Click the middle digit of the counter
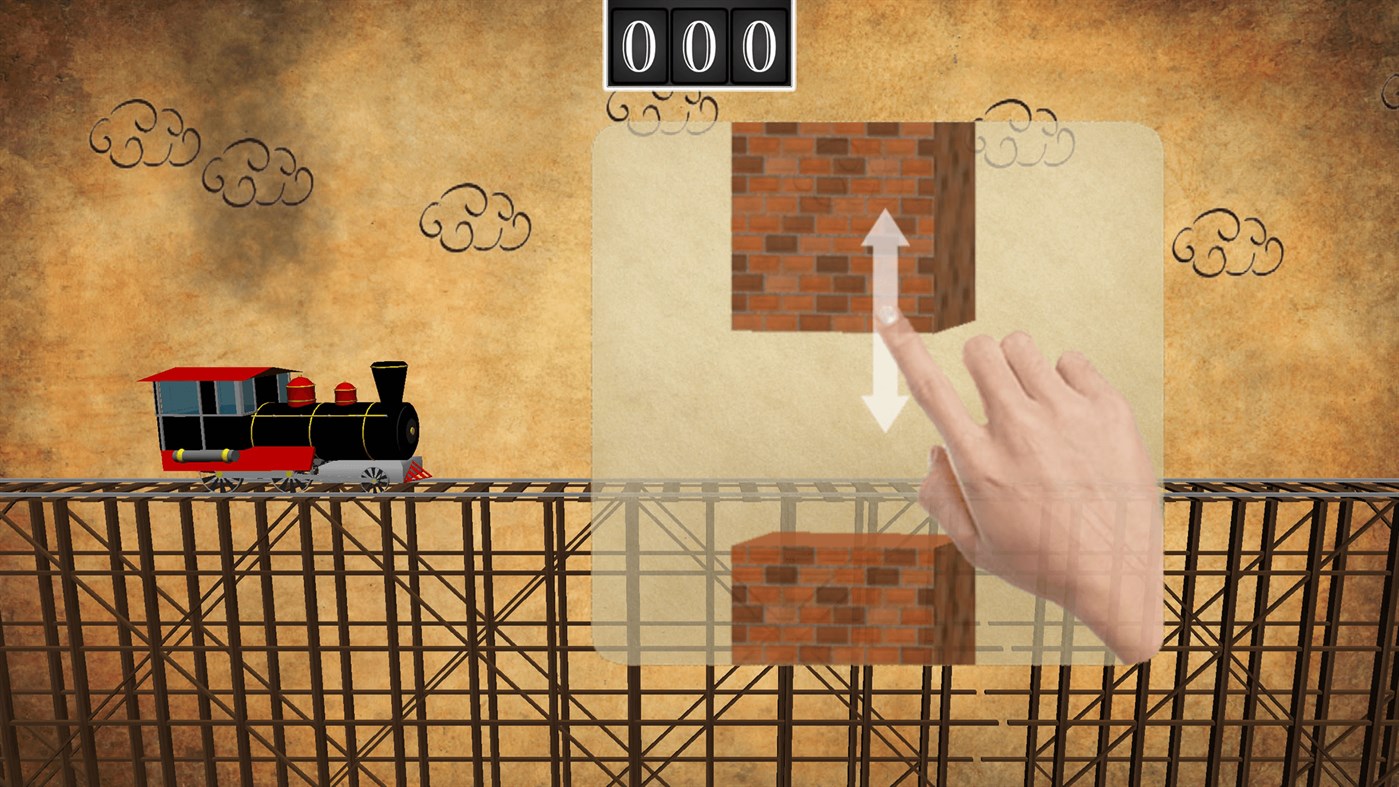The height and width of the screenshot is (787, 1399). pyautogui.click(x=698, y=43)
